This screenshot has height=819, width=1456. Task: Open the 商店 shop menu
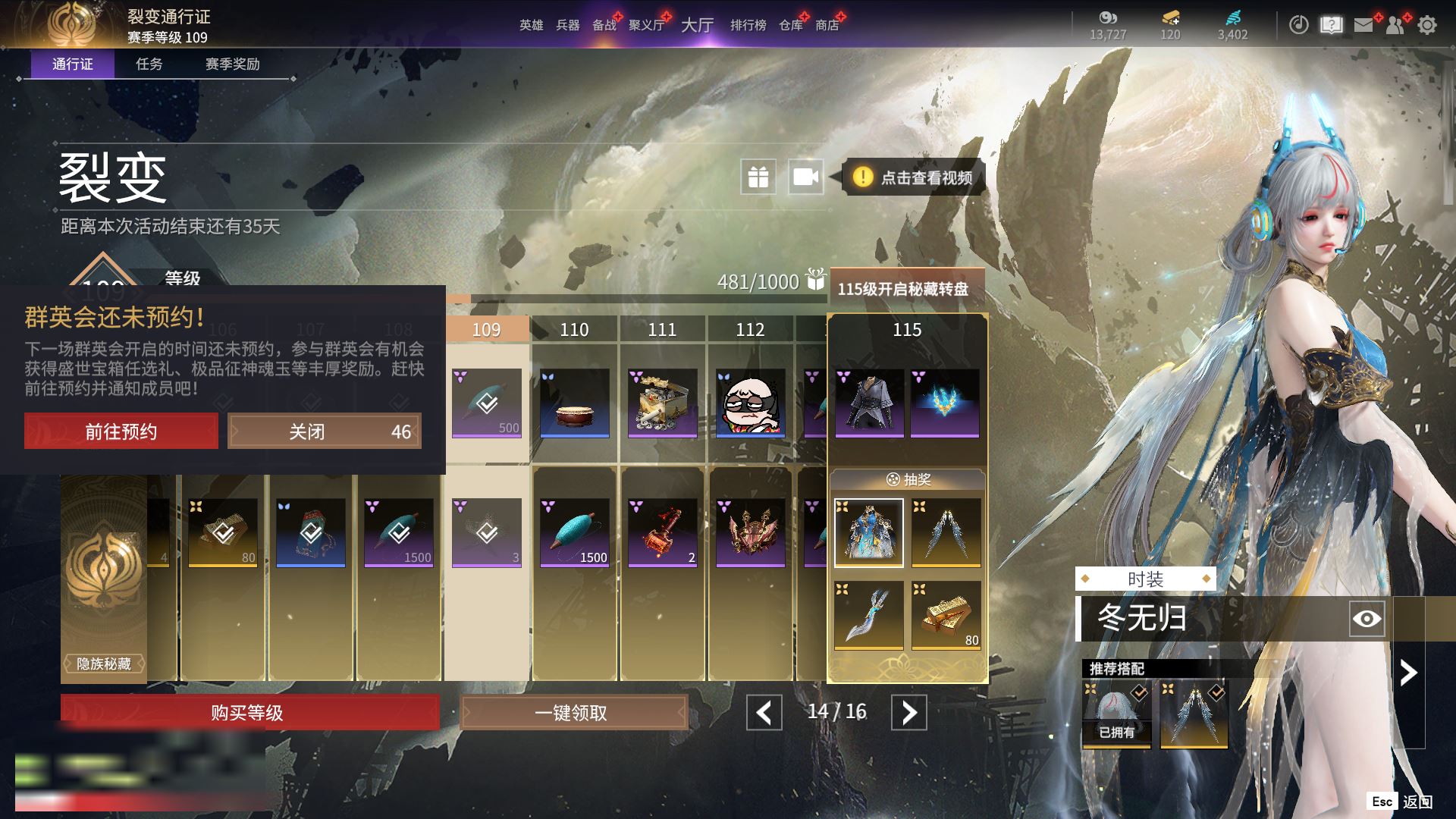tap(827, 25)
